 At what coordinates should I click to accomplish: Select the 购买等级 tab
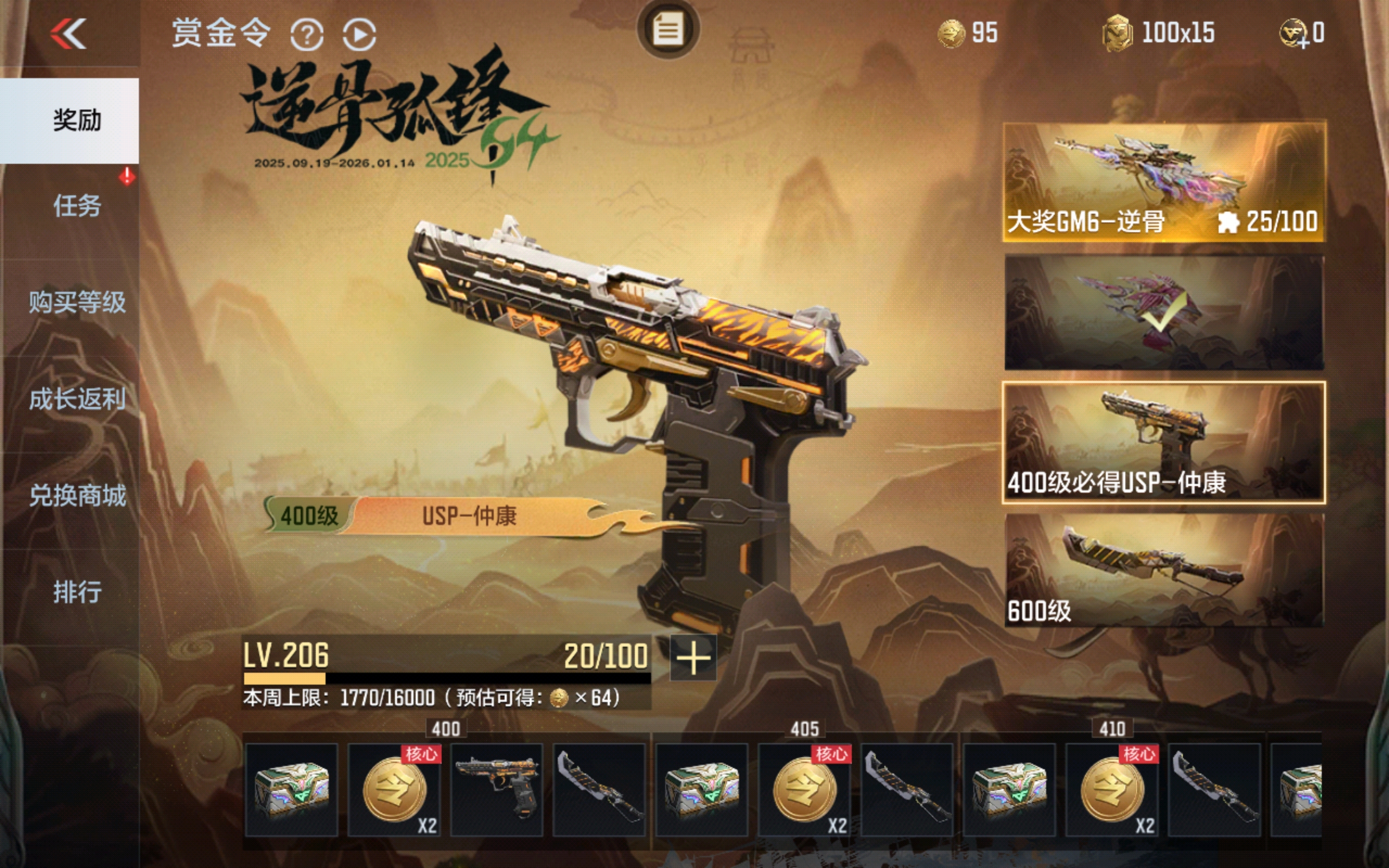(77, 302)
